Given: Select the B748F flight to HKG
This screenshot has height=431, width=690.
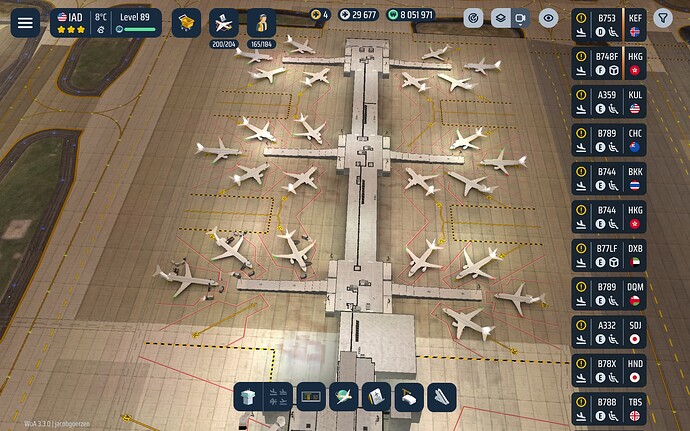Looking at the screenshot, I should pyautogui.click(x=609, y=63).
